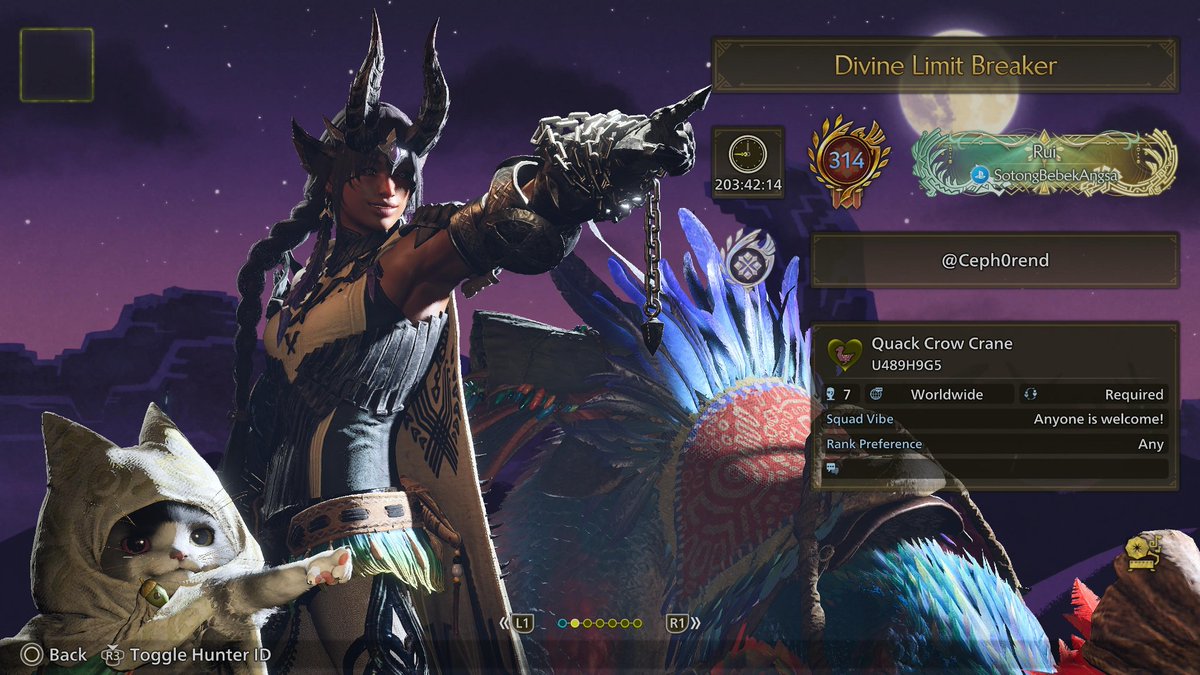Select the hunter rank 314 medal
This screenshot has height=675, width=1200.
[848, 160]
